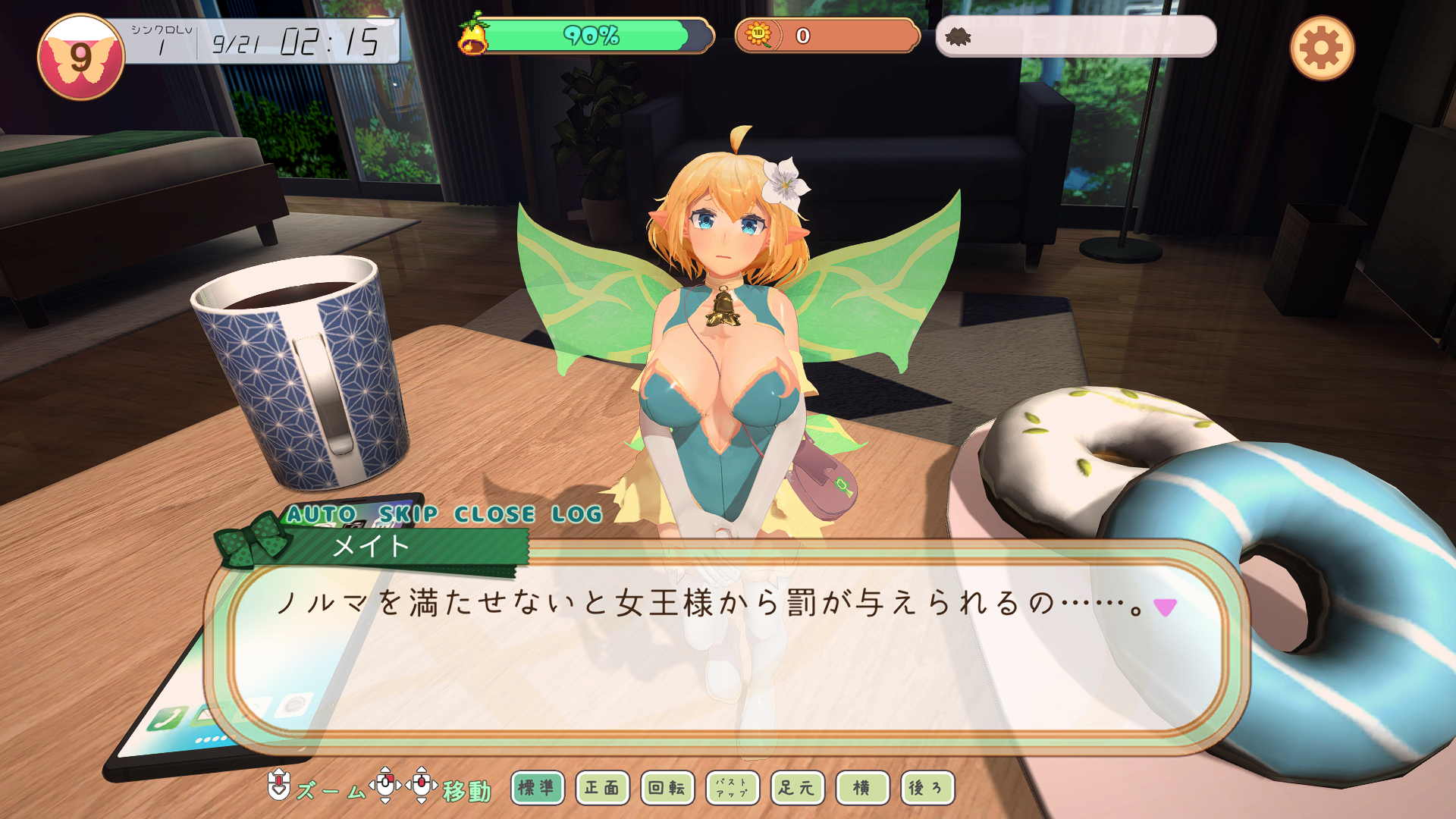This screenshot has height=819, width=1456.
Task: Click the butterfly badge showing 9
Action: 80,58
